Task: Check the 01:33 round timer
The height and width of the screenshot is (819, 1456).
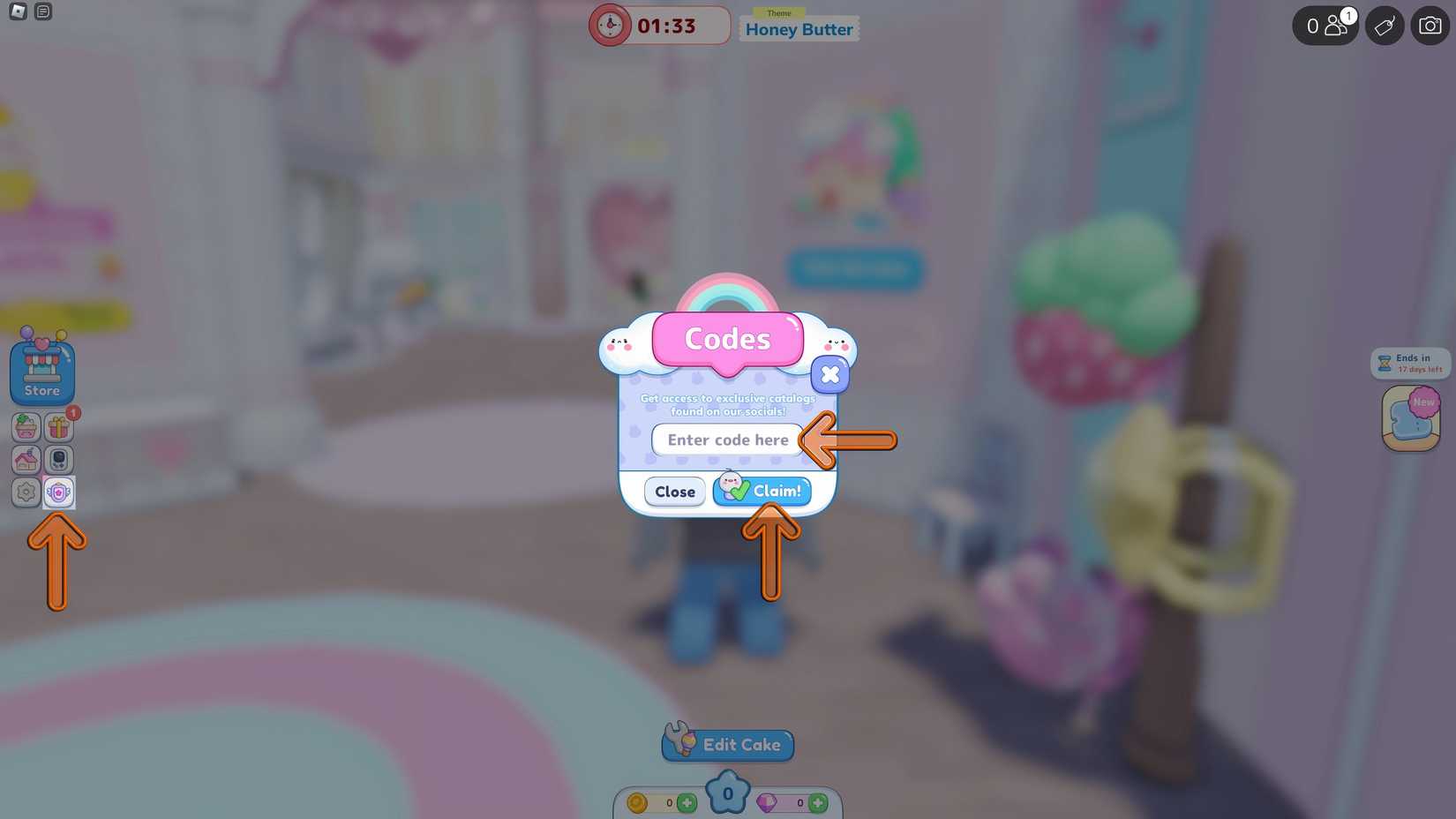Action: tap(659, 26)
